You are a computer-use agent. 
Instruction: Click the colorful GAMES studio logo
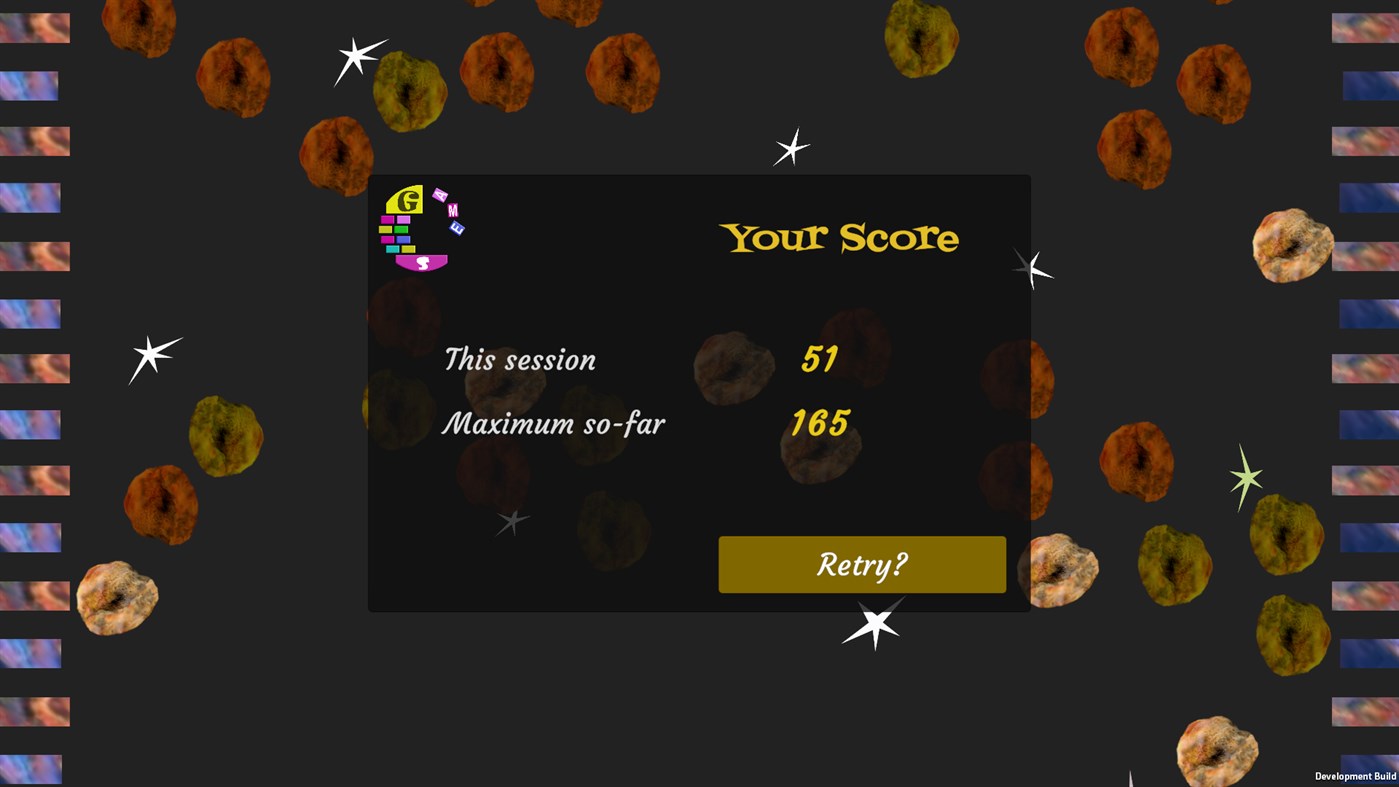[x=415, y=228]
